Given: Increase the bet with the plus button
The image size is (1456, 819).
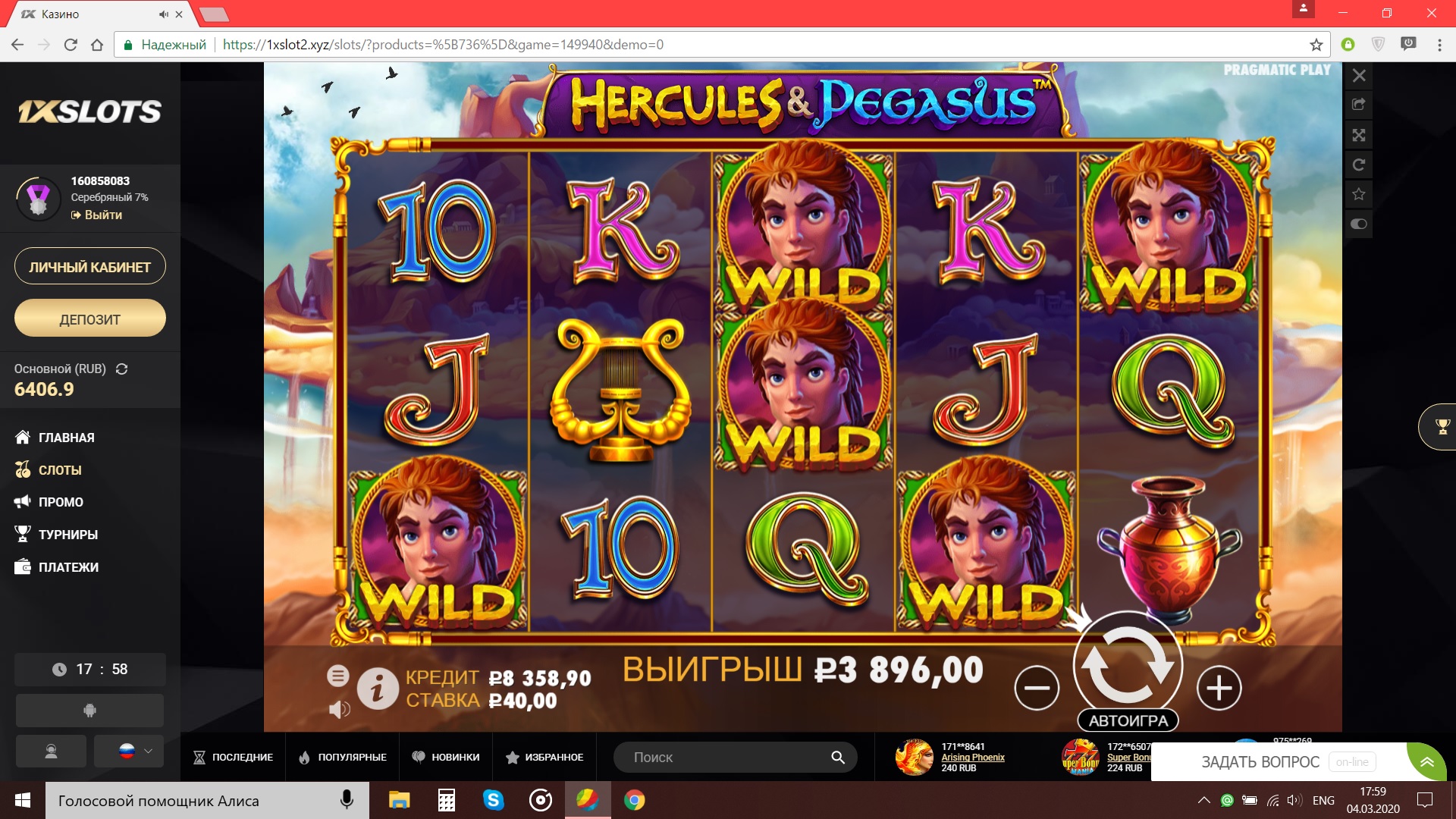Looking at the screenshot, I should [x=1219, y=688].
